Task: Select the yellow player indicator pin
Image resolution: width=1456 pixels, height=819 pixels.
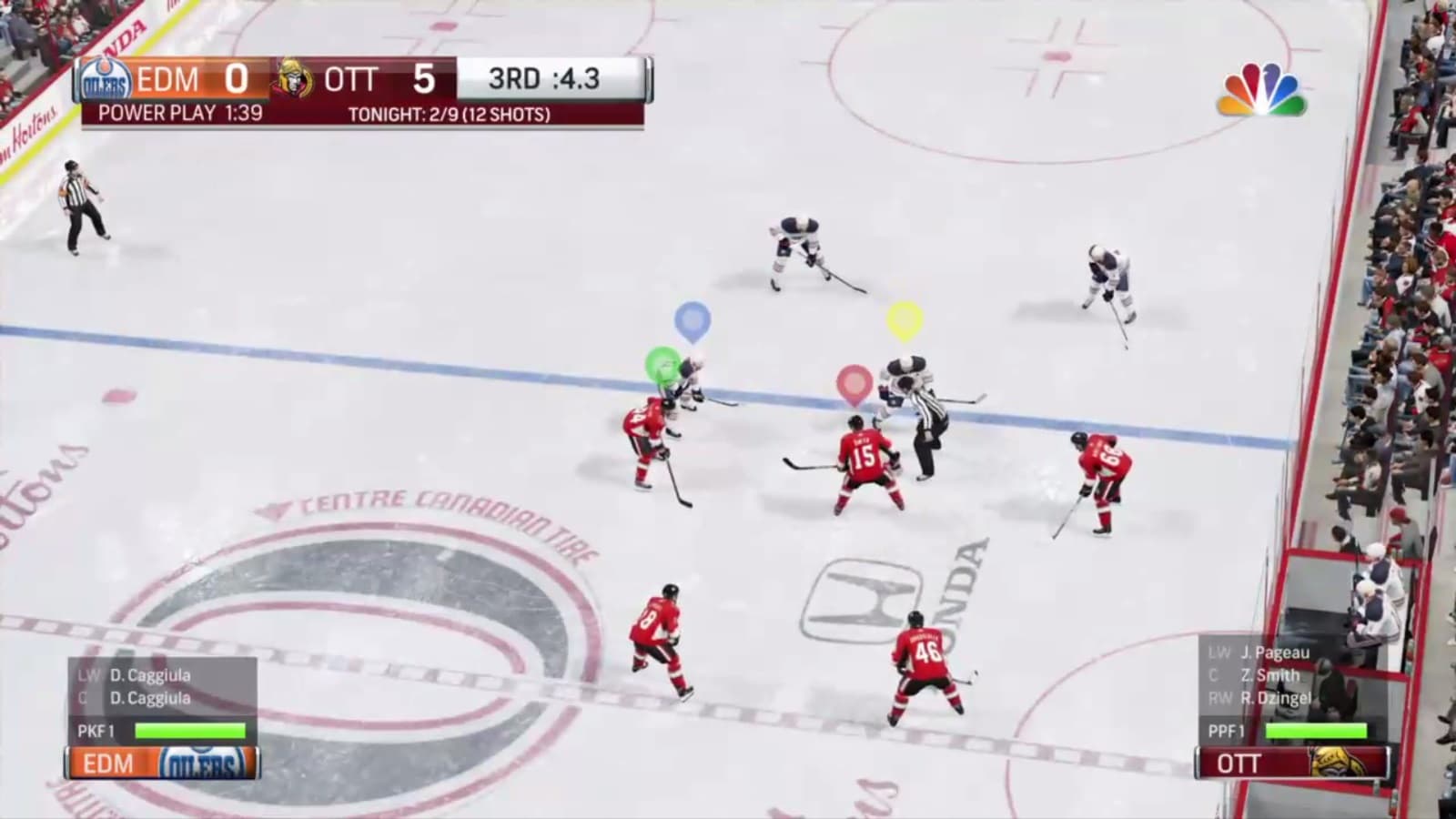Action: [x=905, y=319]
